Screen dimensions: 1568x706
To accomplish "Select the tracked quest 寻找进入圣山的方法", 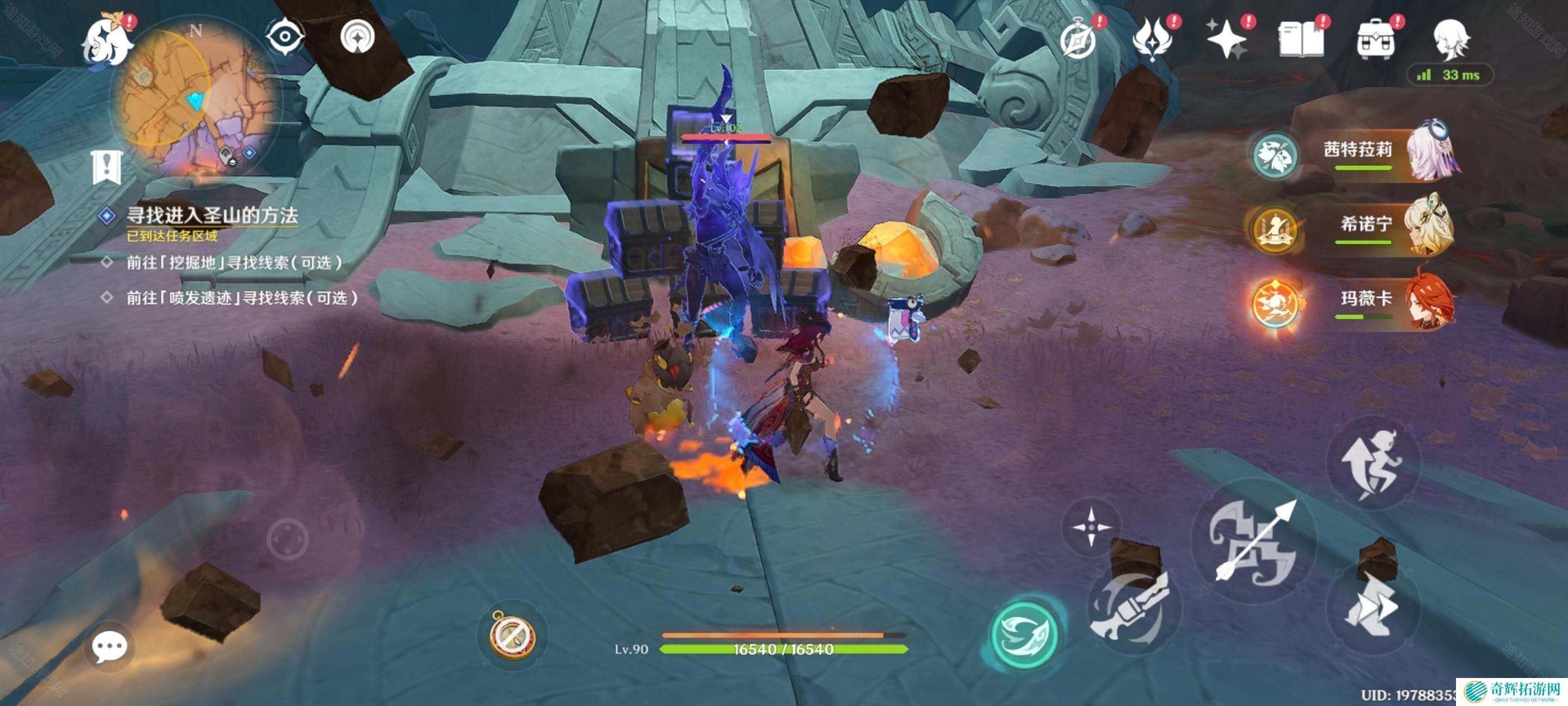I will coord(212,216).
